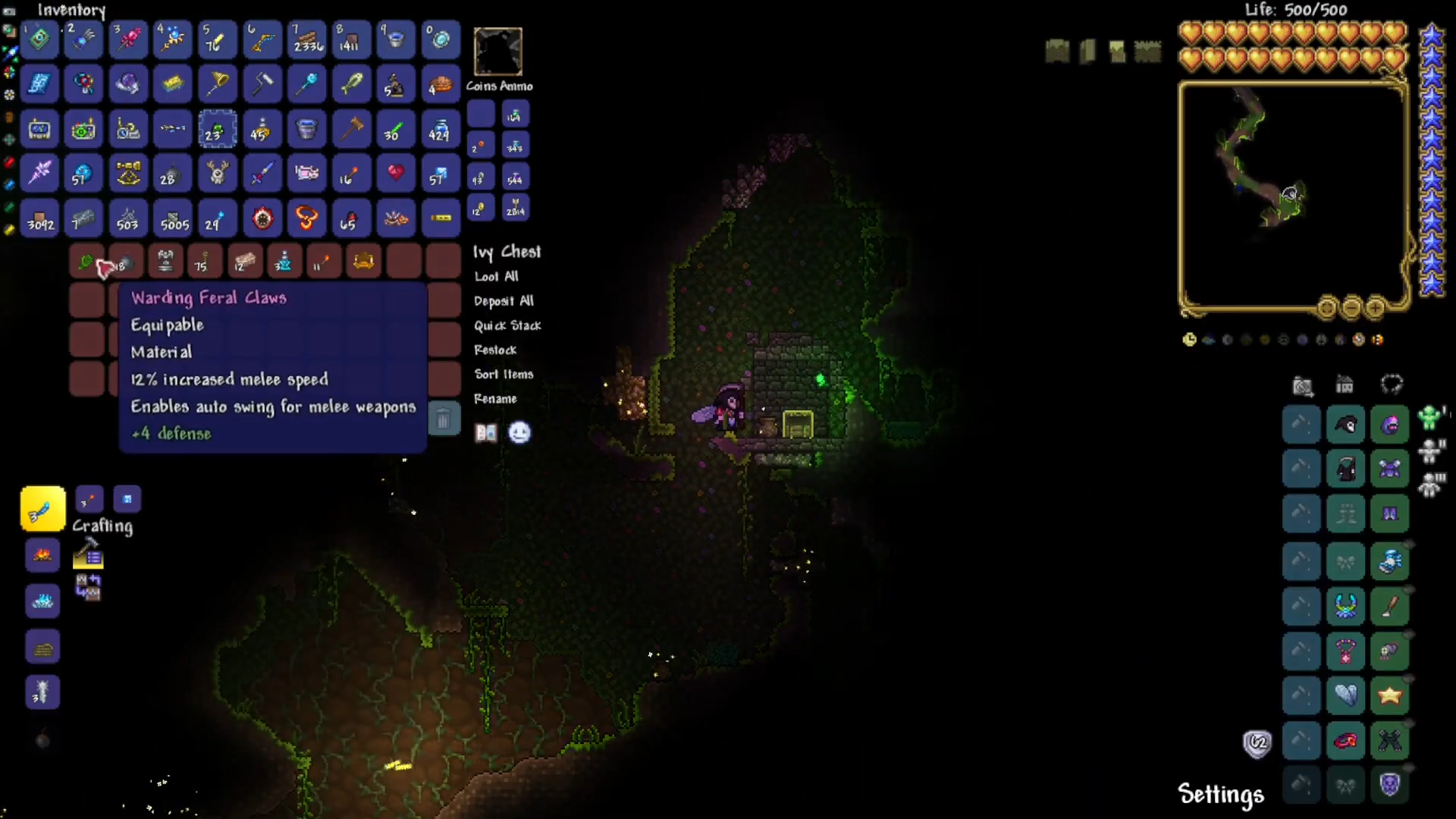The height and width of the screenshot is (819, 1456).
Task: Select the red heart crystal inventory slot
Action: [396, 174]
